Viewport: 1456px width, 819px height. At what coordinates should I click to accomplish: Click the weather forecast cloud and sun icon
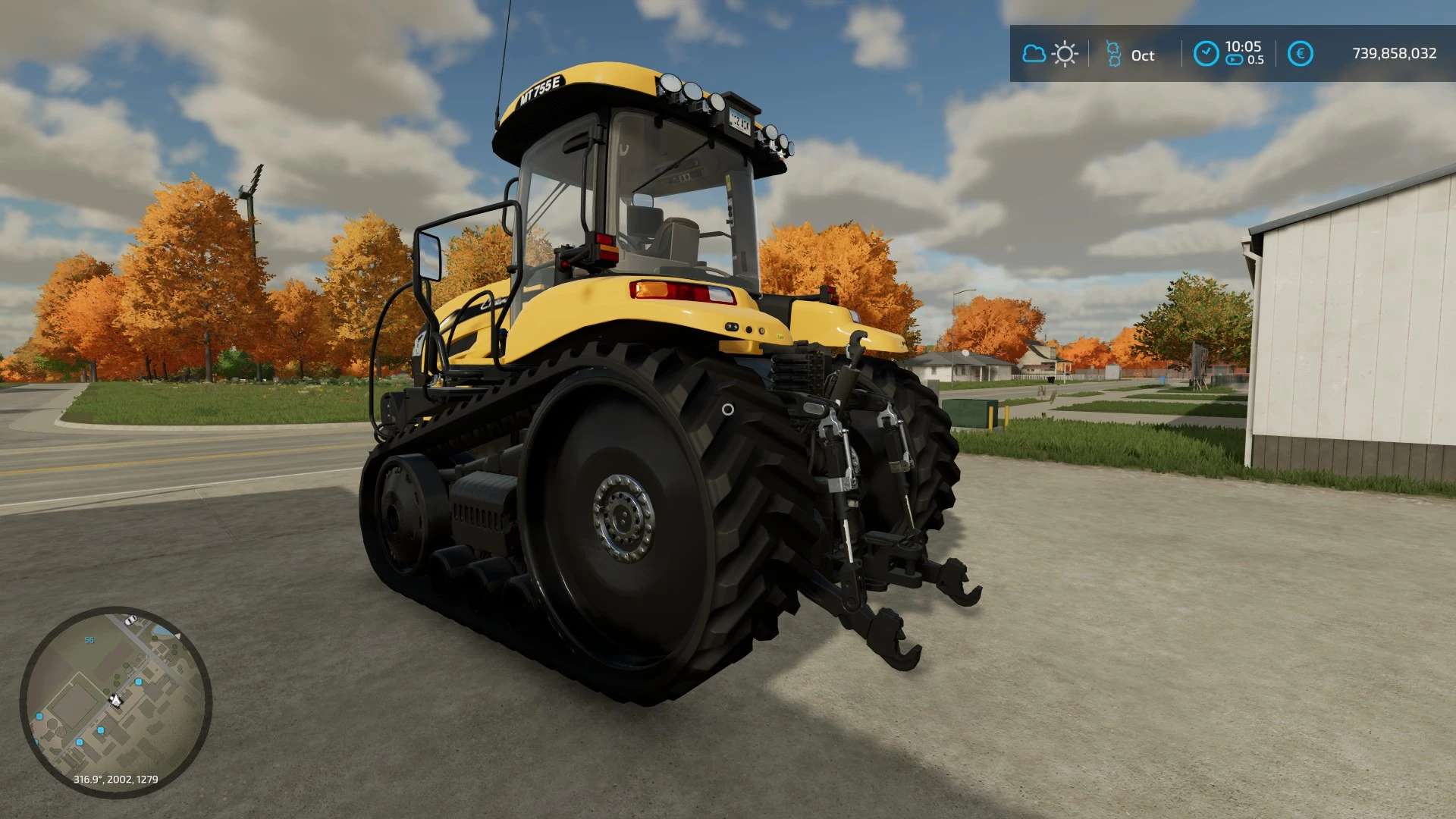[1050, 54]
